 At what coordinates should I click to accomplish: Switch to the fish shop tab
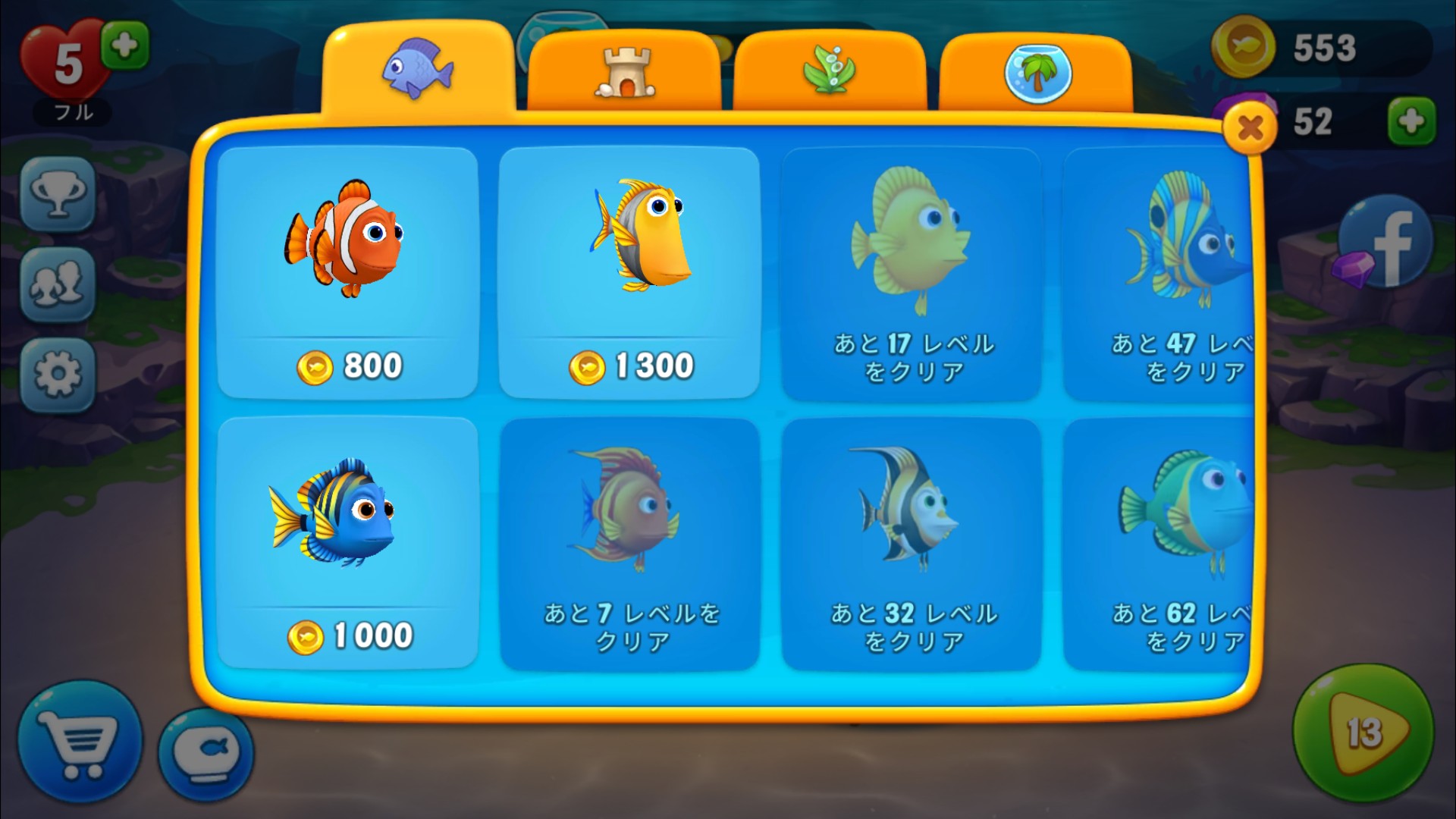(418, 70)
